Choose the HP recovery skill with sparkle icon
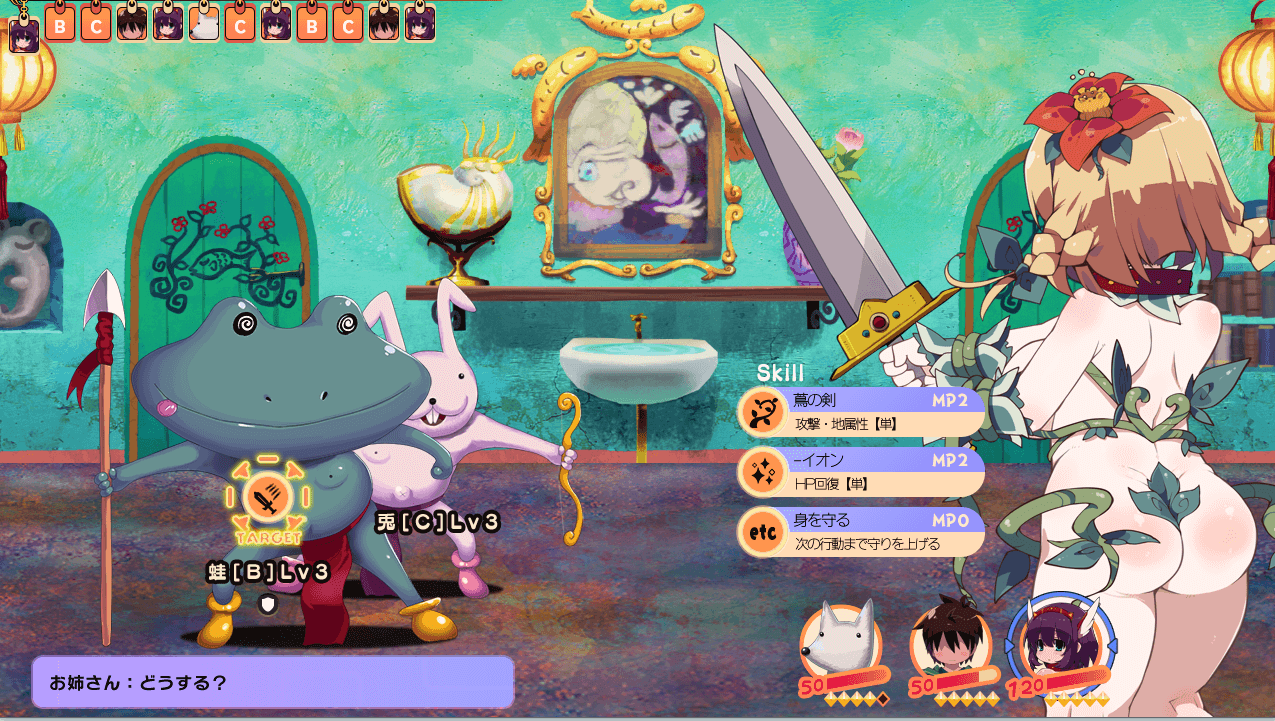Image resolution: width=1275 pixels, height=721 pixels. pos(860,472)
